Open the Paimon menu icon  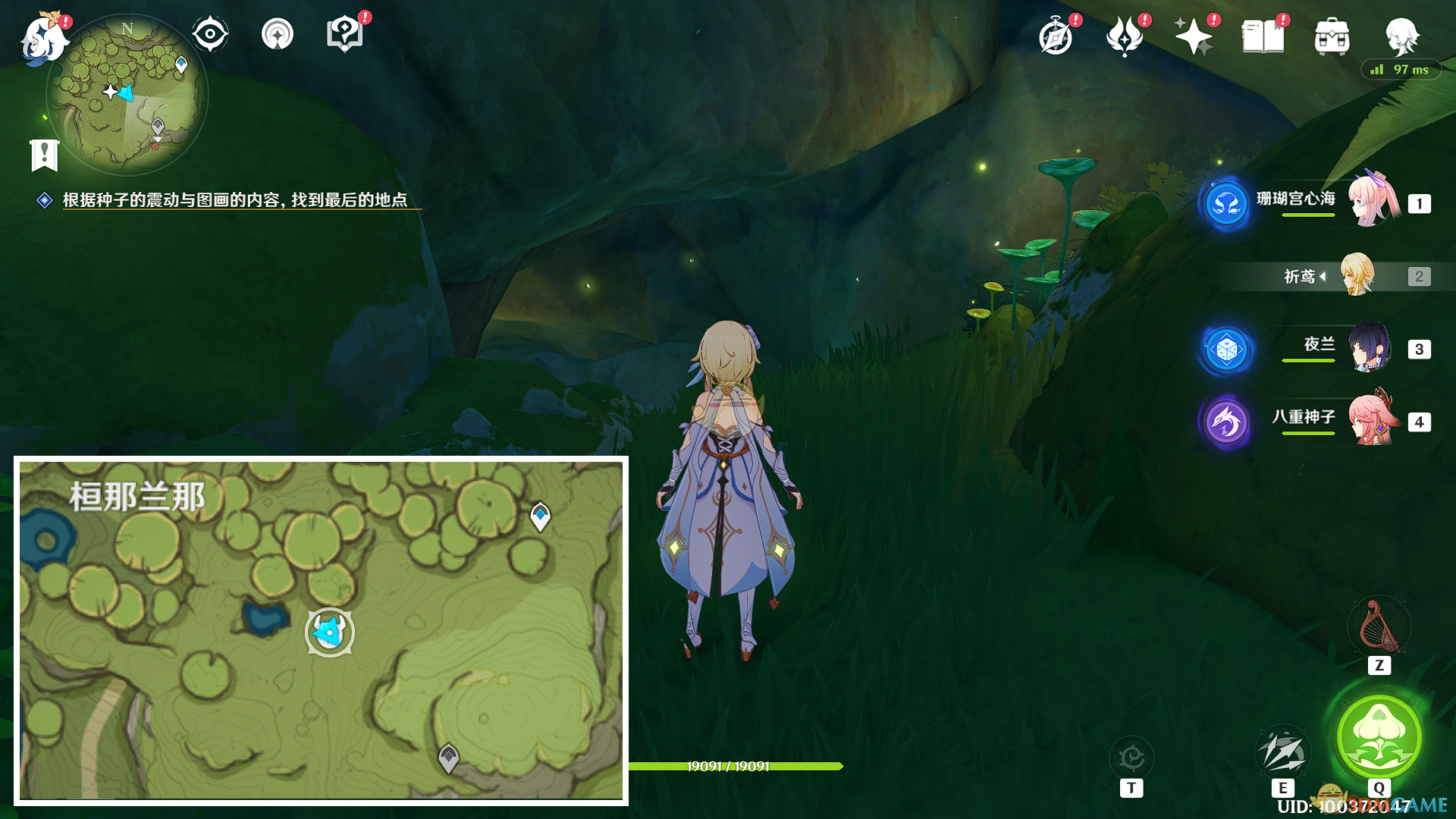pyautogui.click(x=43, y=39)
